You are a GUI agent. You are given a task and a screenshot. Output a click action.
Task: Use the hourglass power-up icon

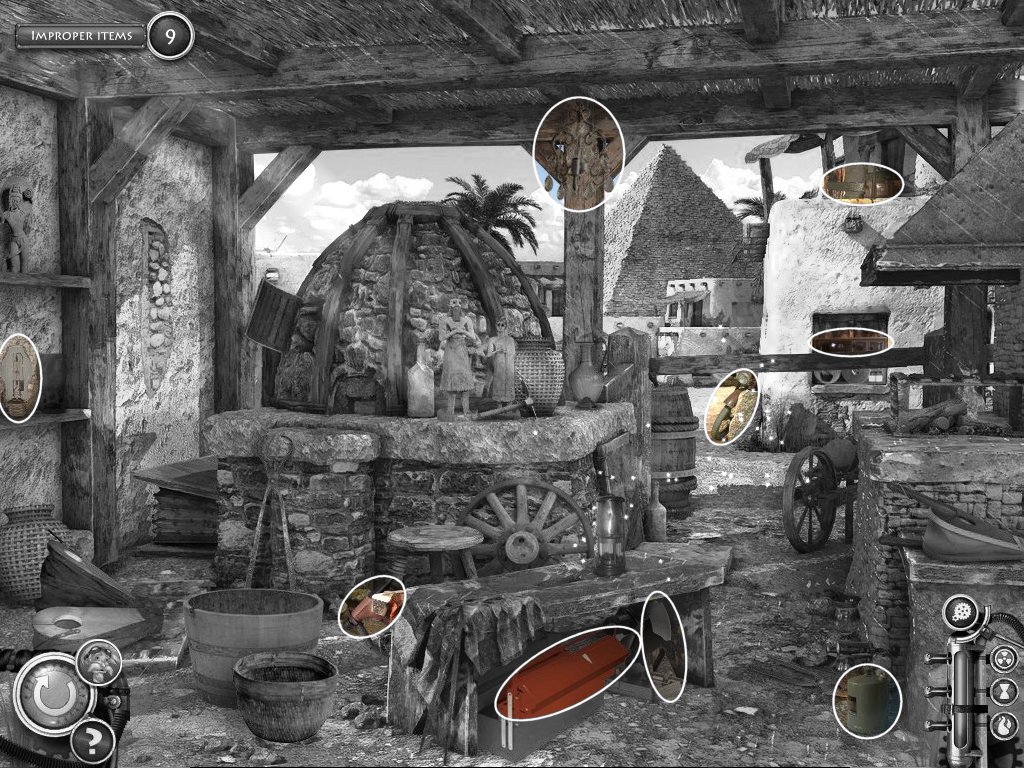click(x=1004, y=690)
